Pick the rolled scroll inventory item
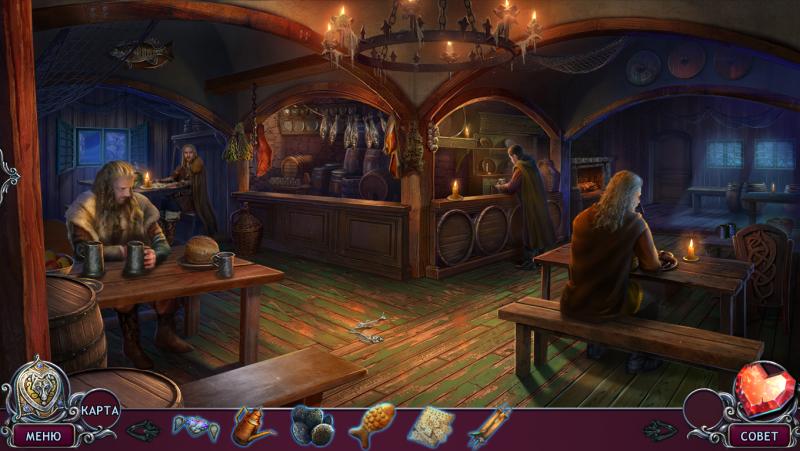Image resolution: width=800 pixels, height=451 pixels. (489, 426)
